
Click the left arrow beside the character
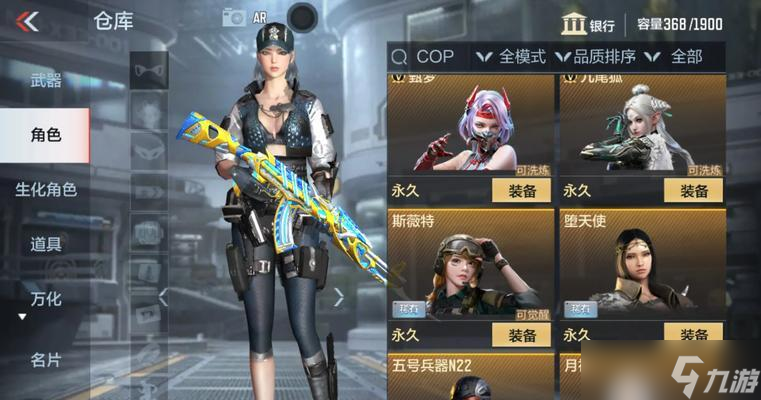(163, 296)
